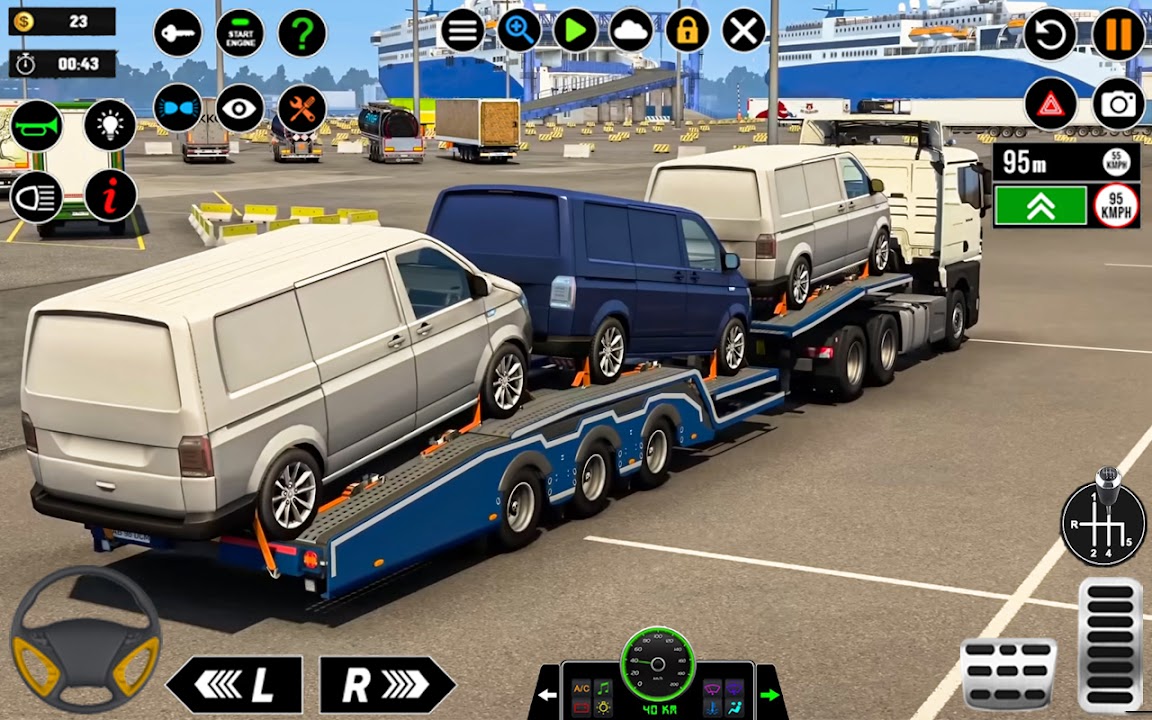The width and height of the screenshot is (1152, 720).
Task: Show info with the red i button
Action: click(110, 196)
